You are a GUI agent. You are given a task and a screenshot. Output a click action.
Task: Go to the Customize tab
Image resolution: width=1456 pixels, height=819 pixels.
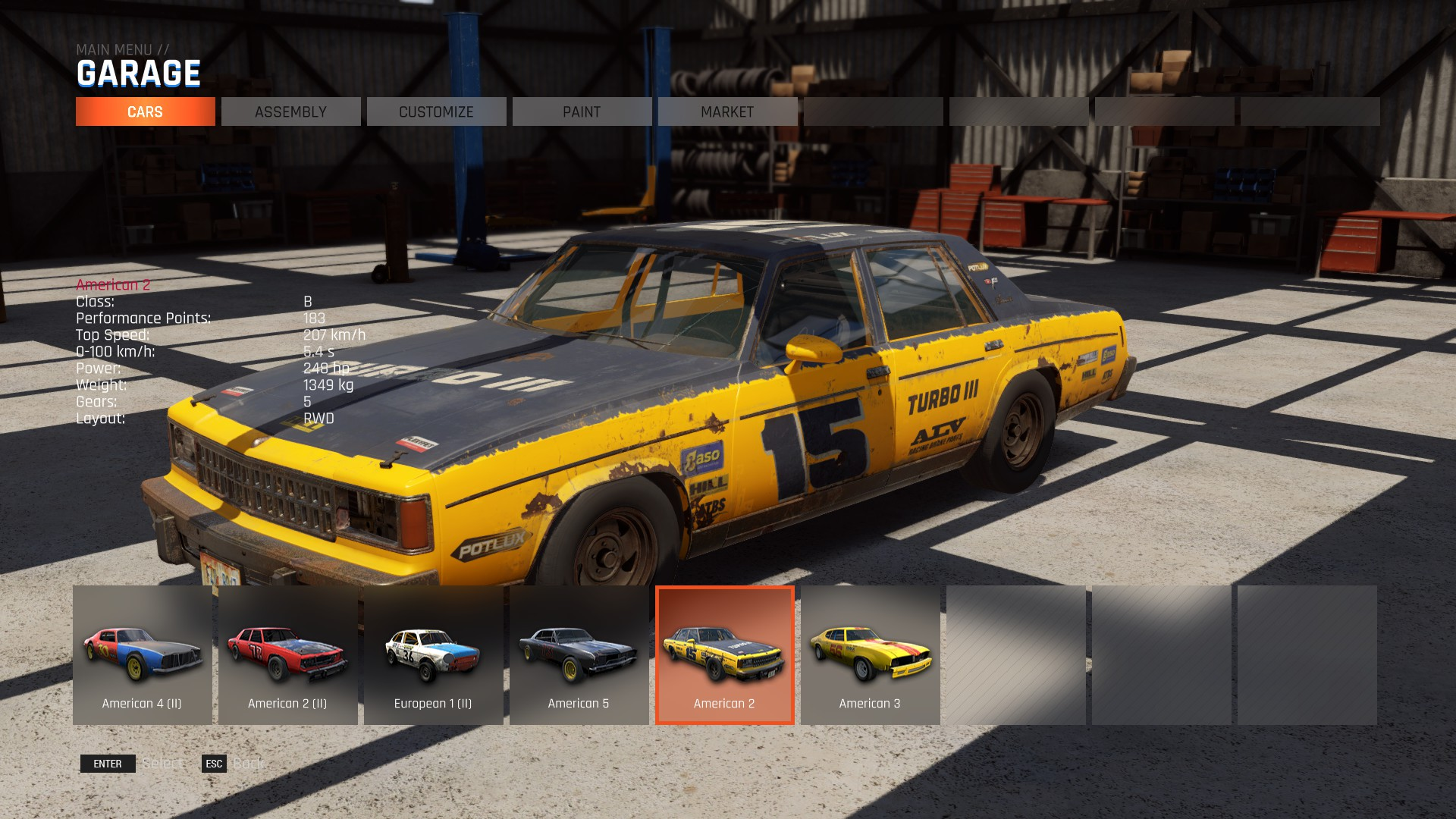click(x=436, y=111)
